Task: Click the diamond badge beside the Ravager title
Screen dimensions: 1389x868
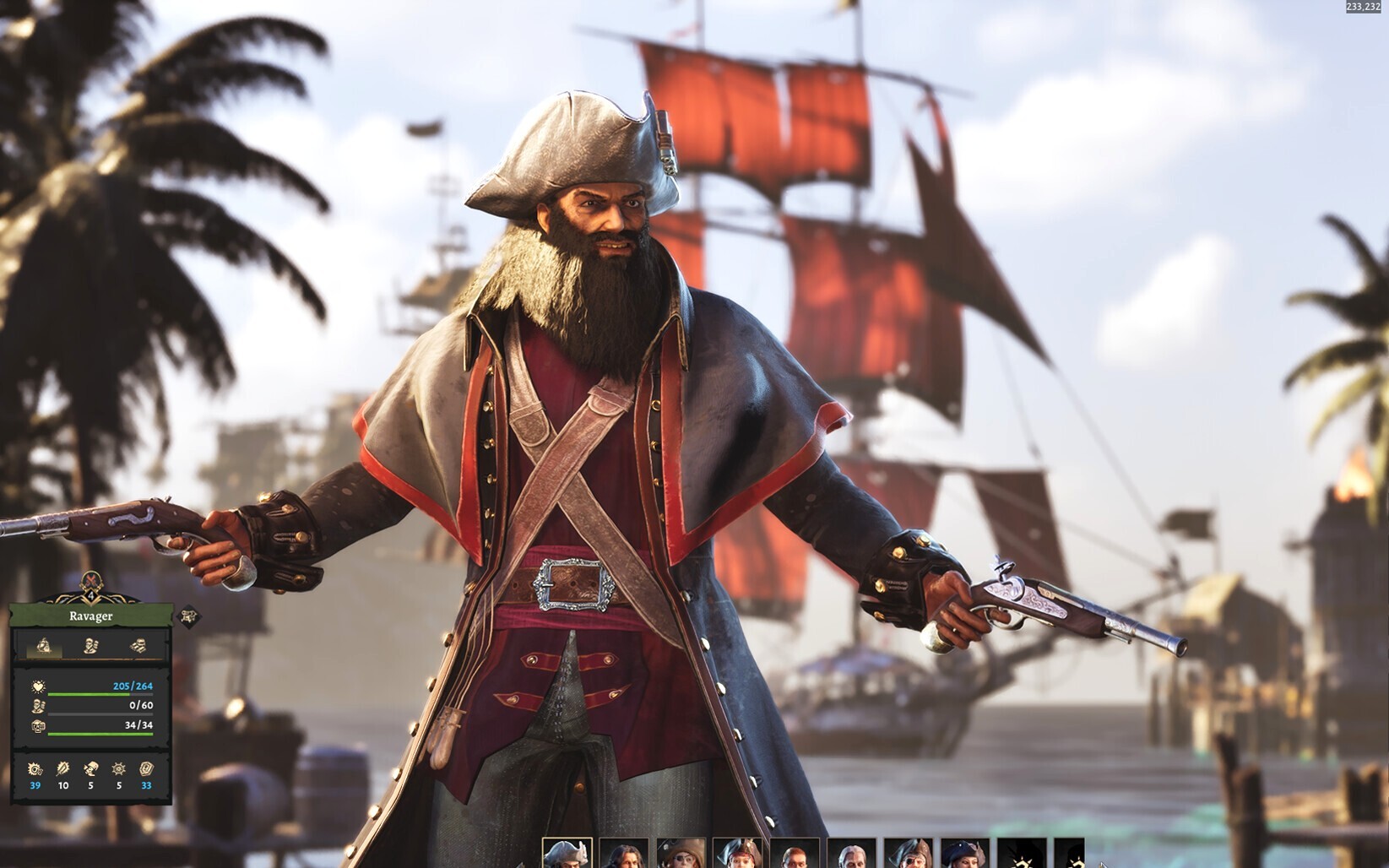Action: [188, 616]
